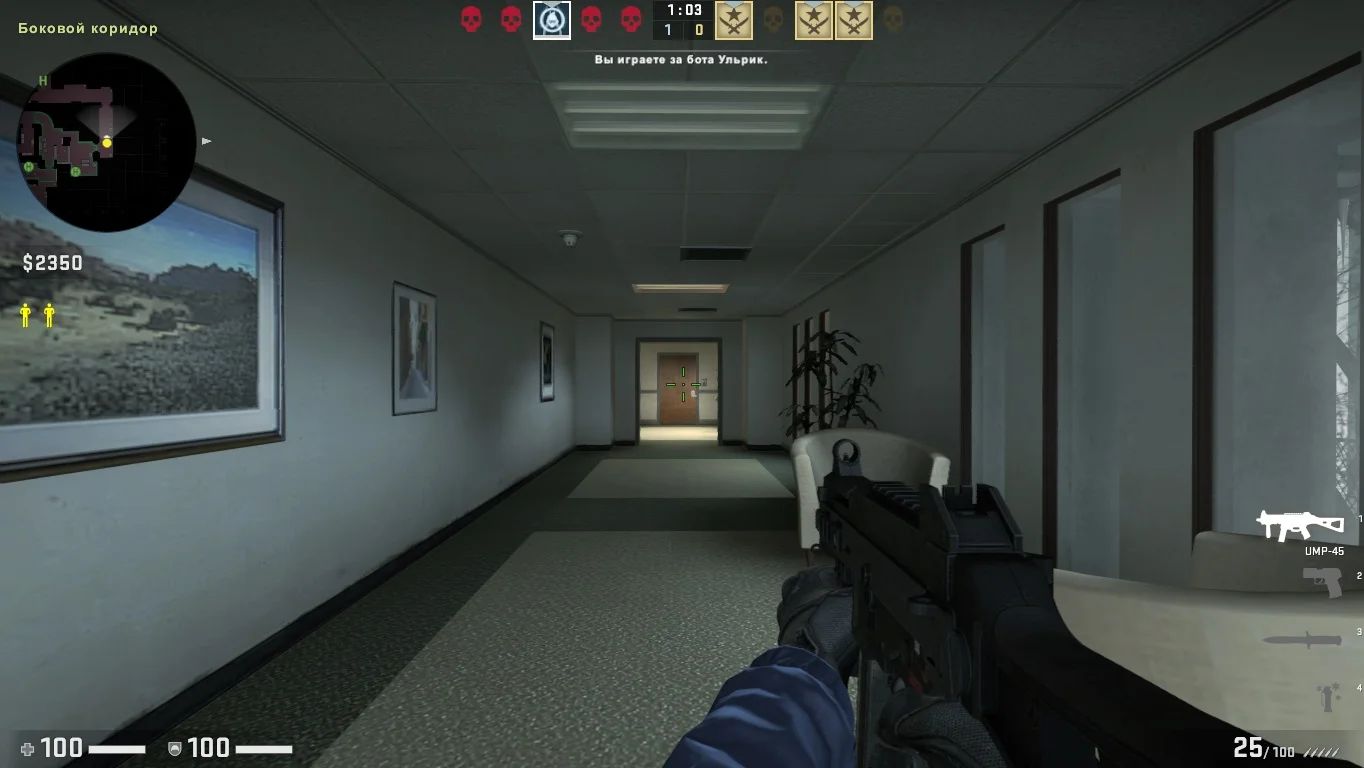Click the highlighted blue player avatar
Screen dimensions: 1364x768
552,20
